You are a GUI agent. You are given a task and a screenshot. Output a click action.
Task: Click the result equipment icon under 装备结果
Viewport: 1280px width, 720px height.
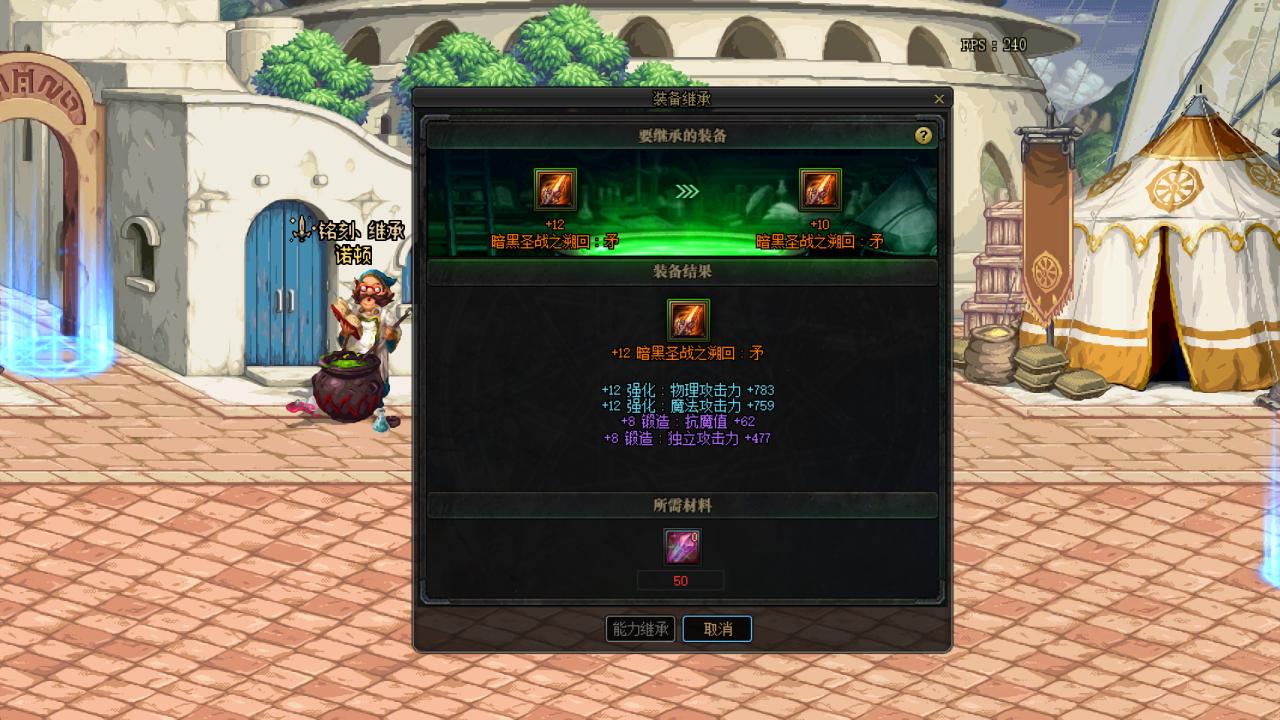point(687,322)
